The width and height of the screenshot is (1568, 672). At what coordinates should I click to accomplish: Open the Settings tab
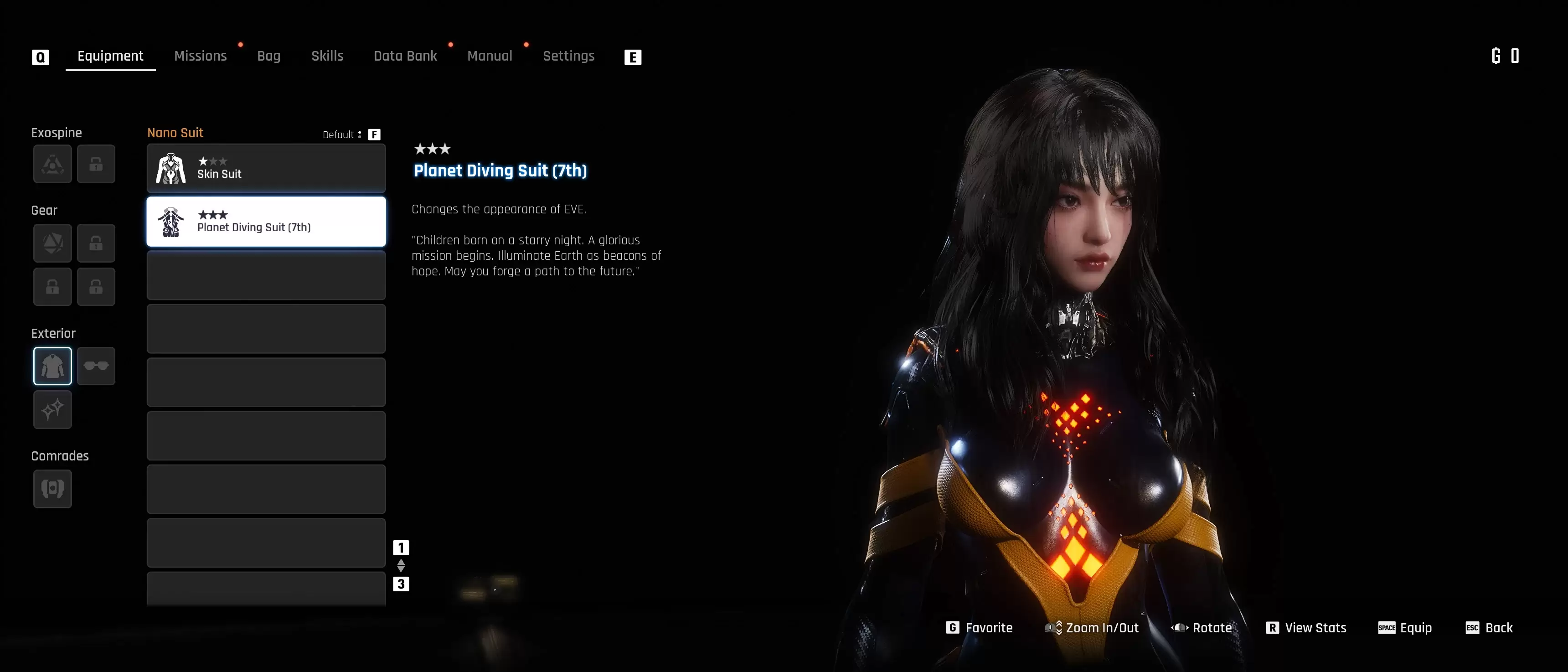[568, 56]
